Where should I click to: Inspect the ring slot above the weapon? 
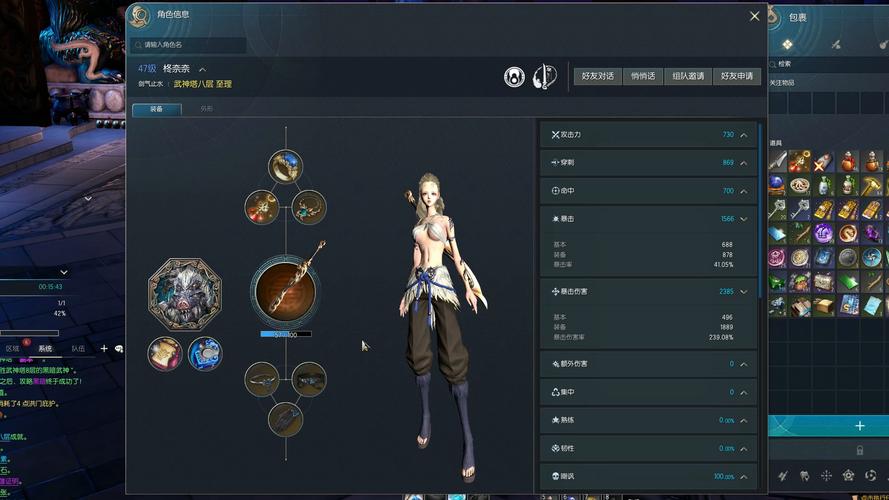pos(285,166)
